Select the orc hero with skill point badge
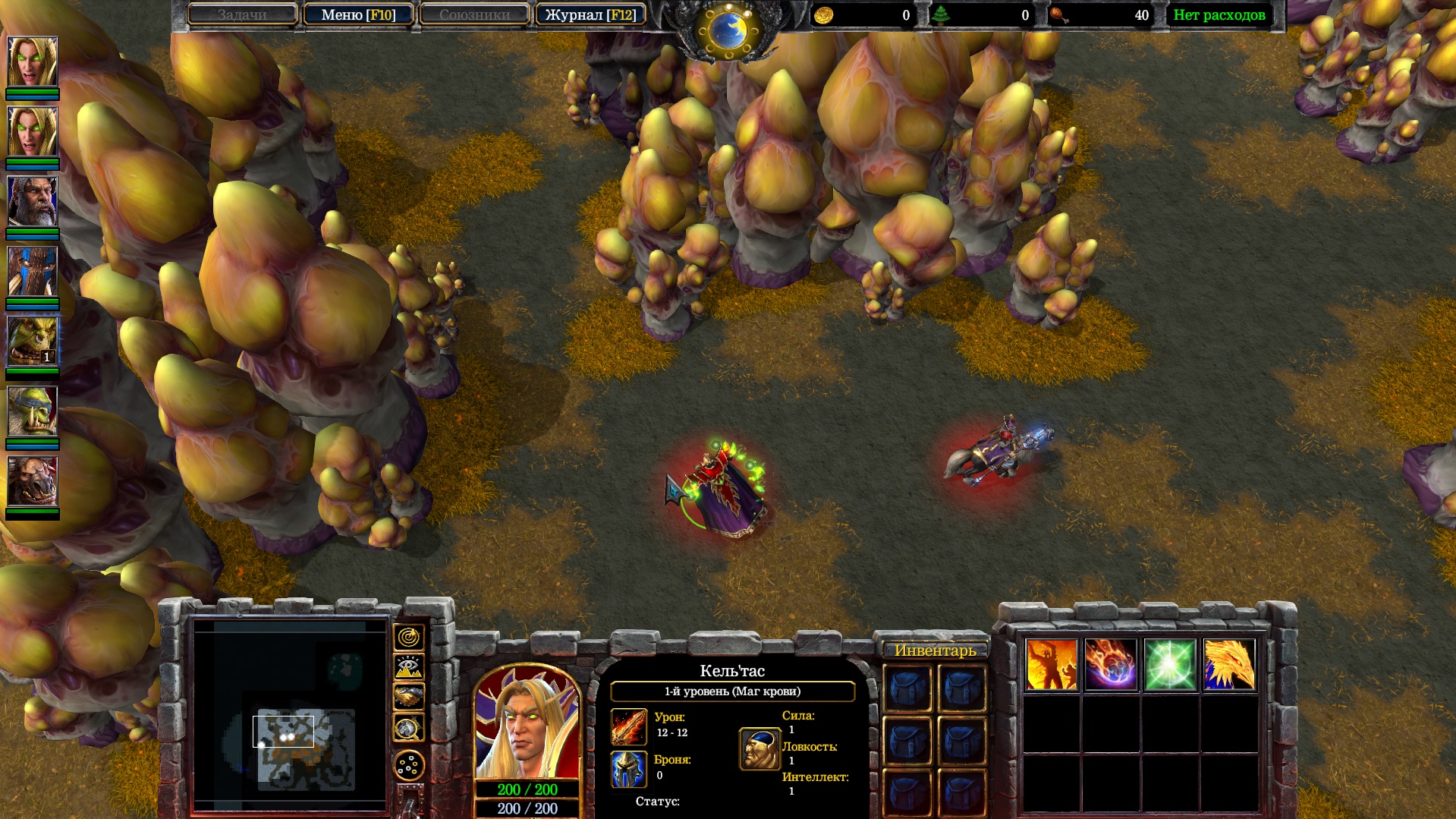 (33, 342)
